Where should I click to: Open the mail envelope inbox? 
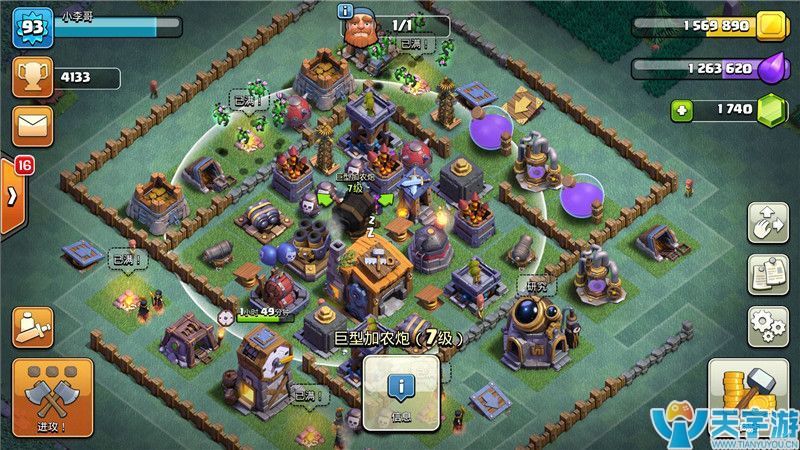tap(32, 126)
